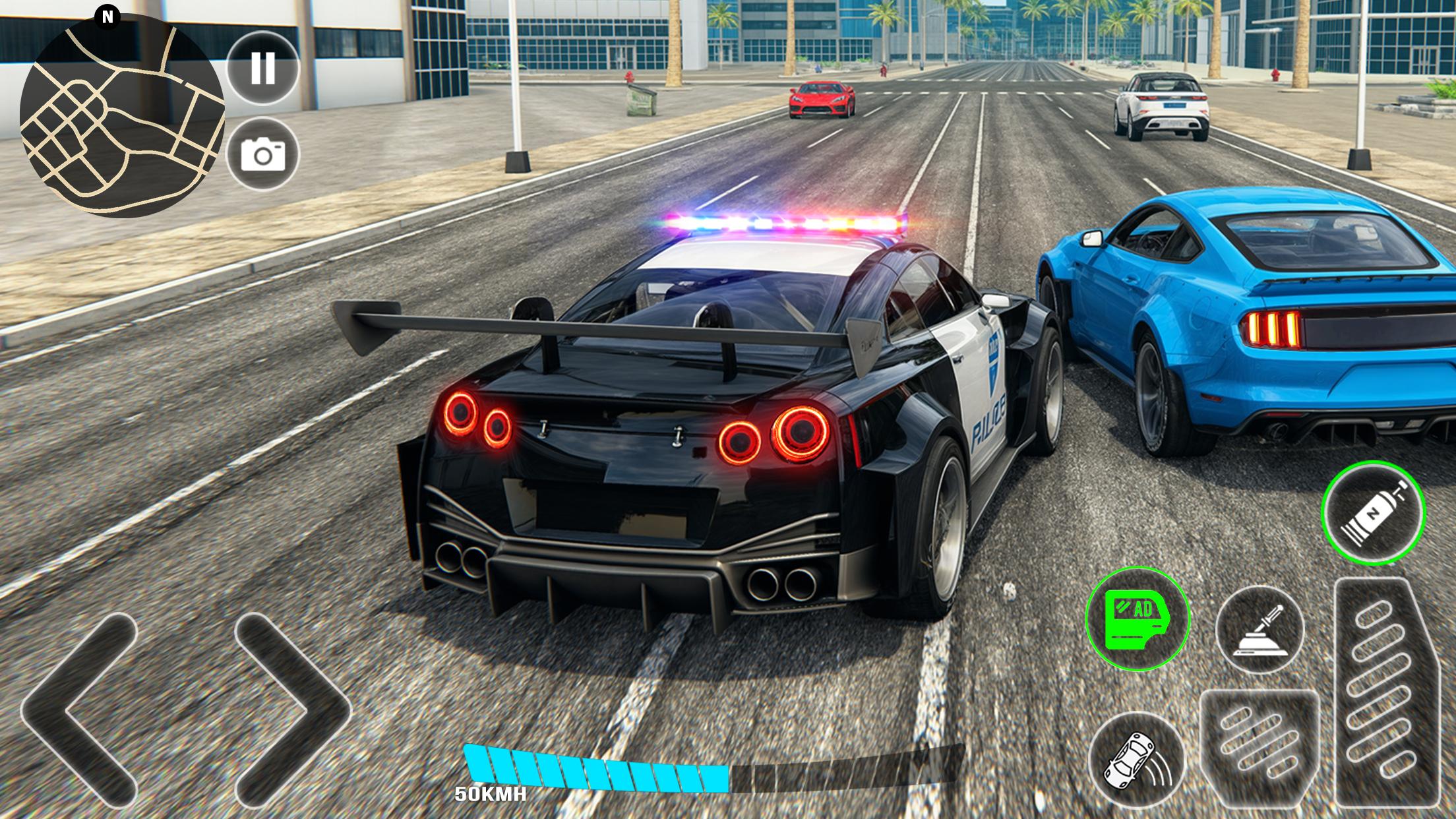Open the circular city minimap
Viewport: 1456px width, 819px height.
tap(122, 115)
